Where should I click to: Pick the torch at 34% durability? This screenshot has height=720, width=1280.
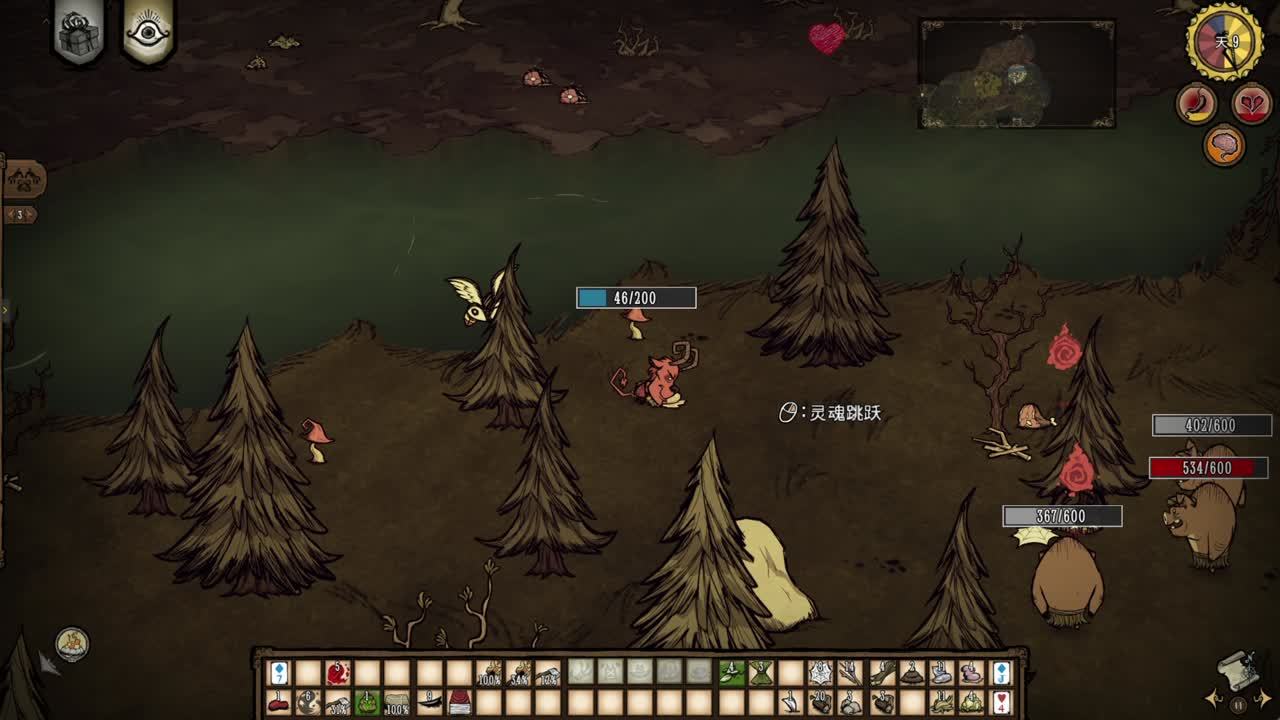518,673
